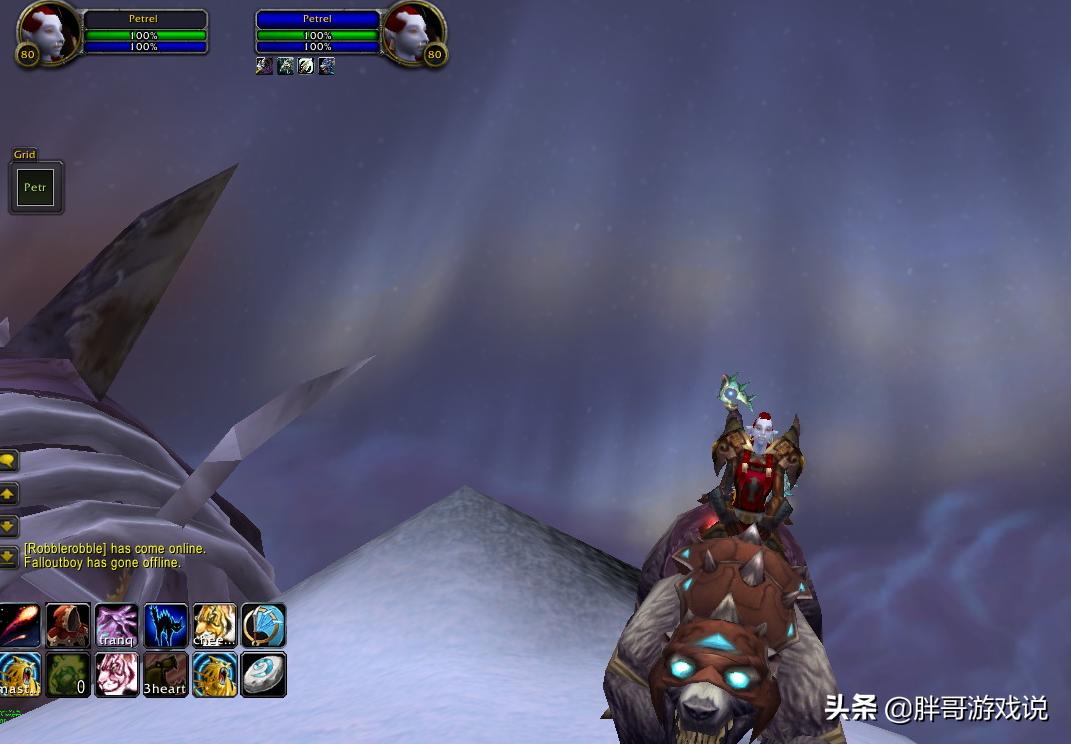Use the roaring cat 'mast...' macro

pos(19,675)
